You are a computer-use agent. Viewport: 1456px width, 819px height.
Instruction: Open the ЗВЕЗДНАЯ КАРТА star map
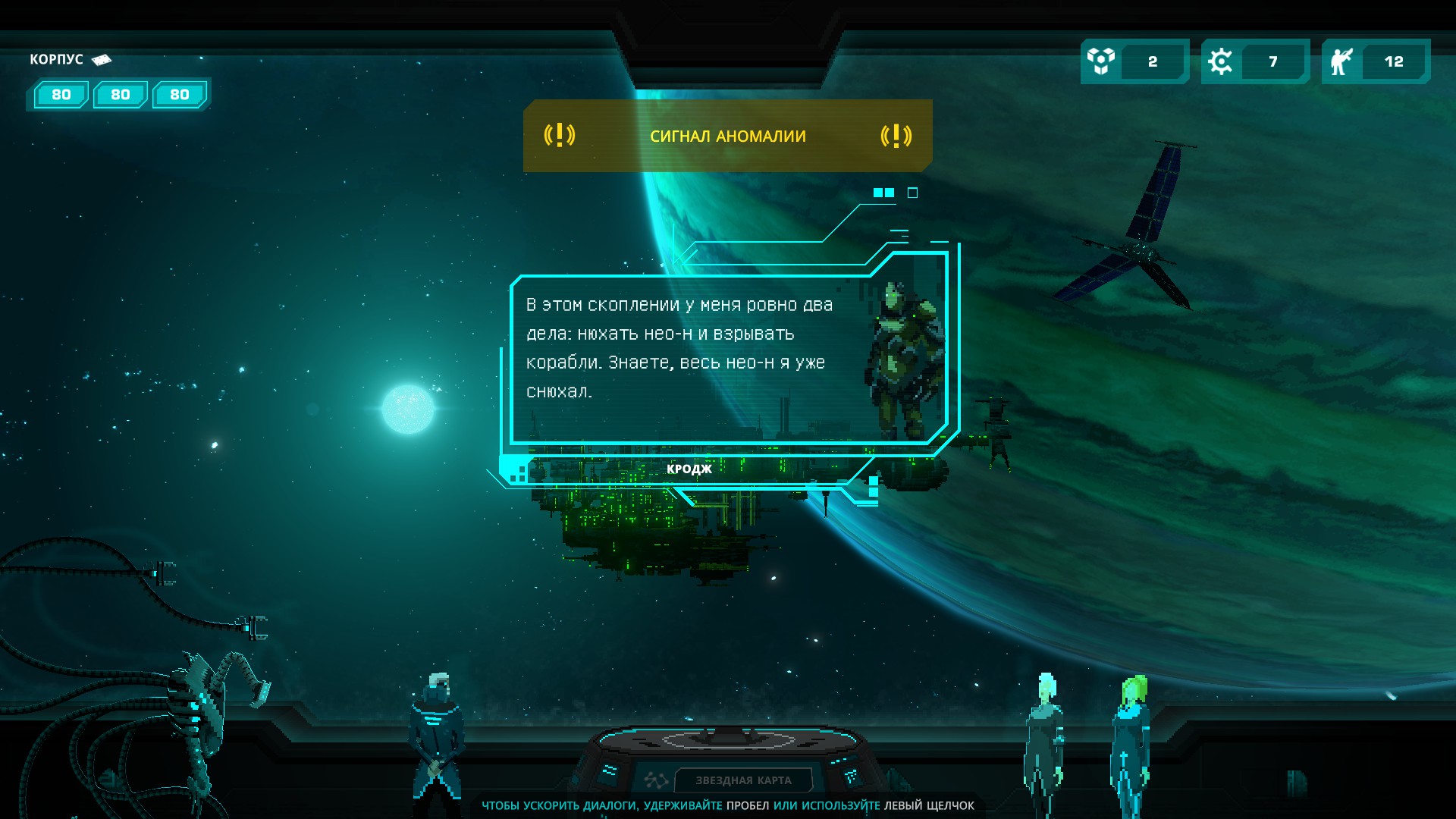click(x=742, y=780)
